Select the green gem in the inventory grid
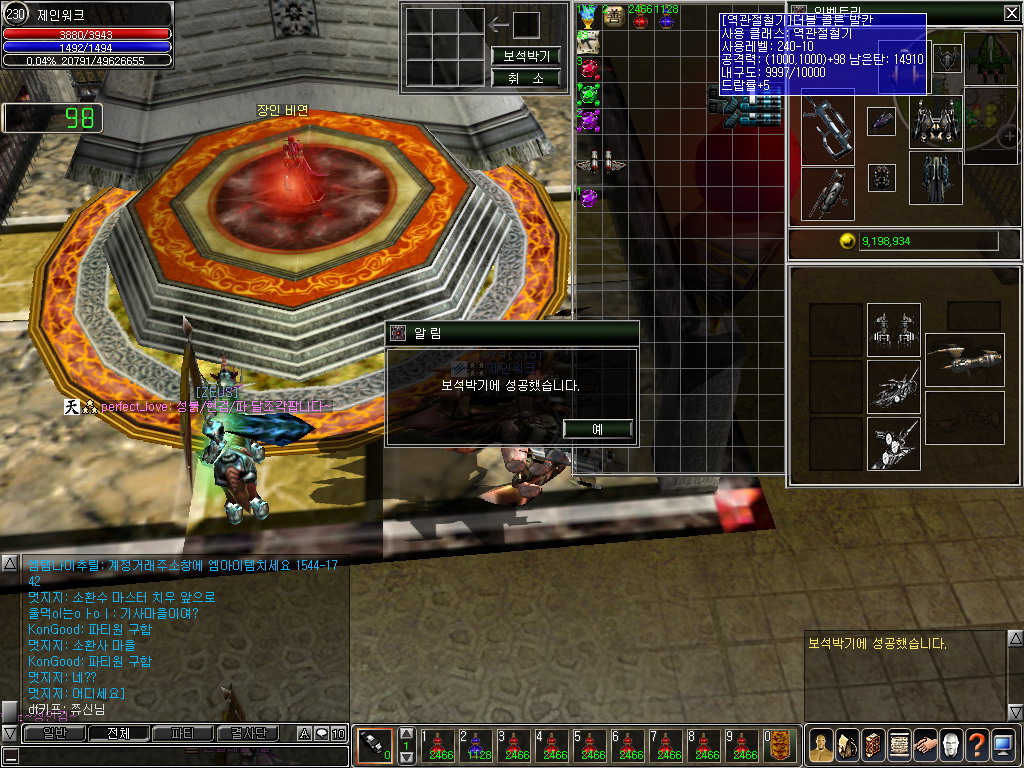The height and width of the screenshot is (768, 1024). click(x=589, y=94)
